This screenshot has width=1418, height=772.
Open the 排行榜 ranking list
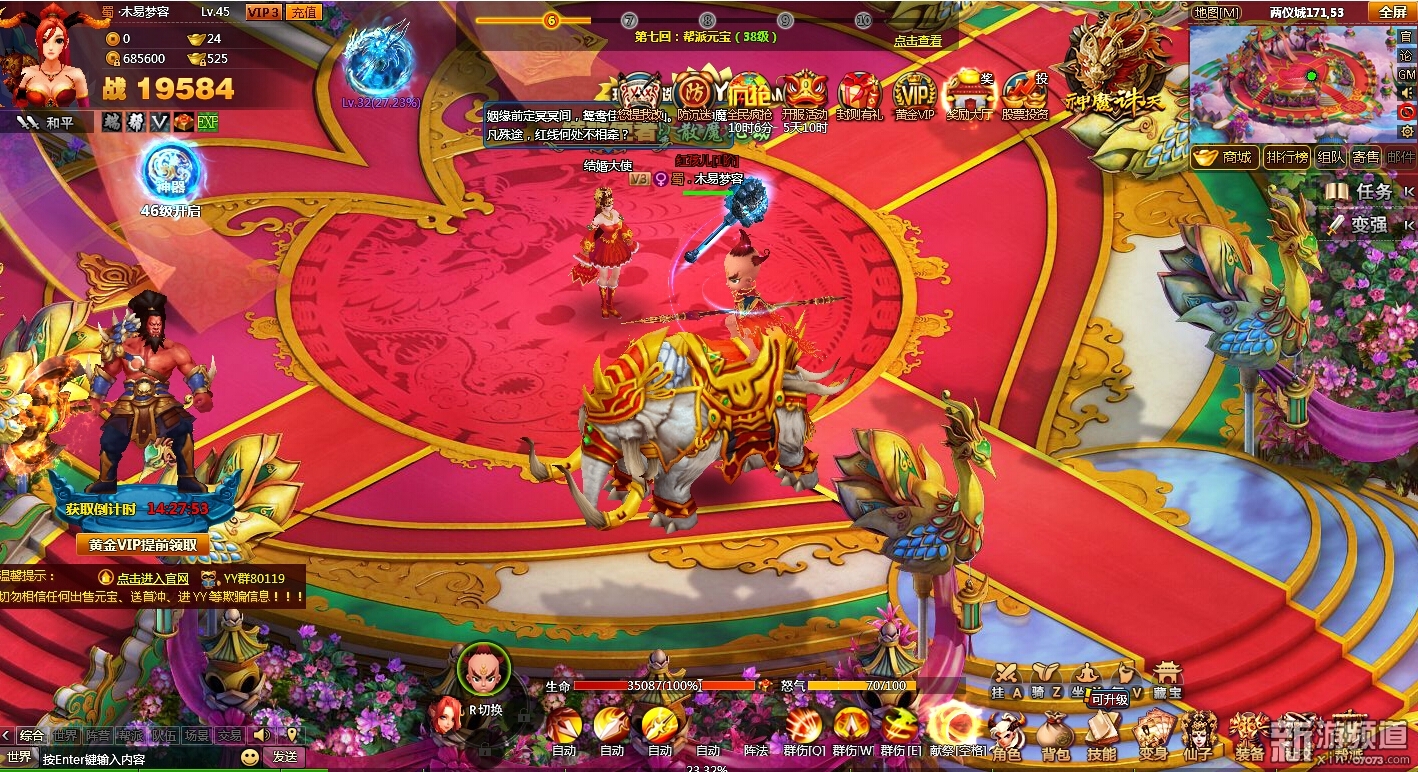(1286, 157)
